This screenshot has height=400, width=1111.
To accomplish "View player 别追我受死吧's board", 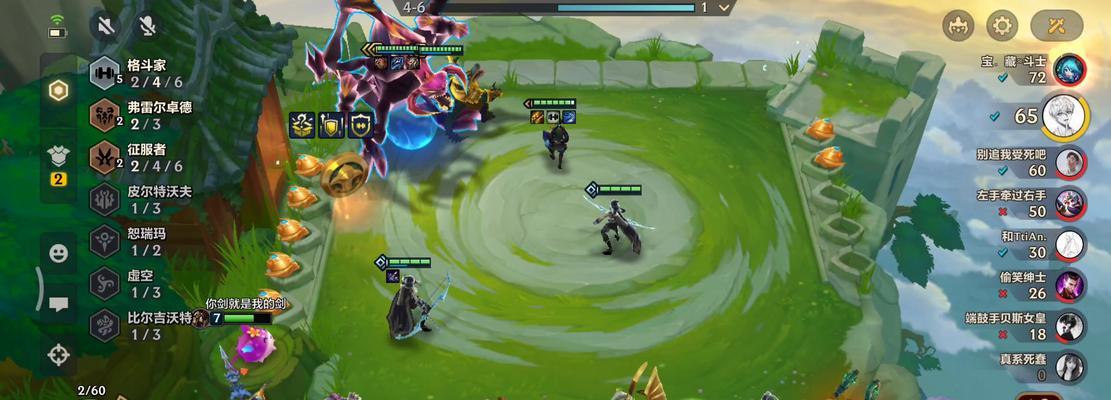I will 1070,162.
